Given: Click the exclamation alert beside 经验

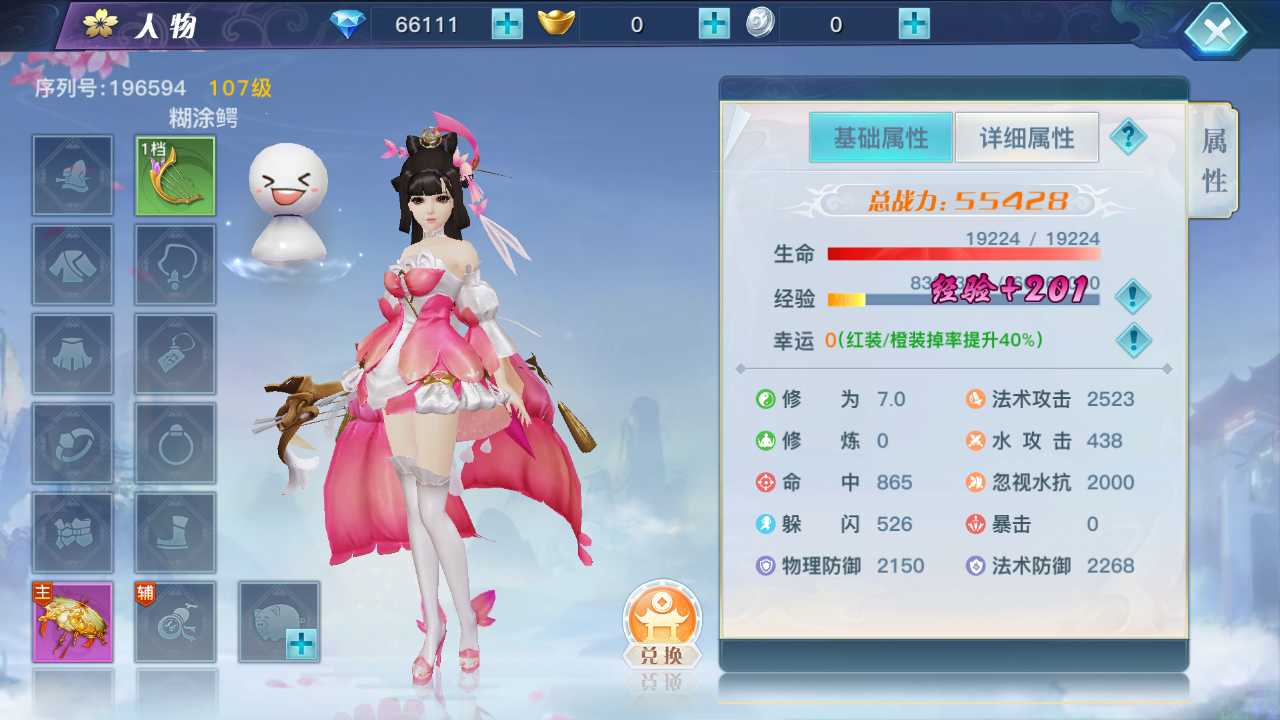Looking at the screenshot, I should 1132,297.
